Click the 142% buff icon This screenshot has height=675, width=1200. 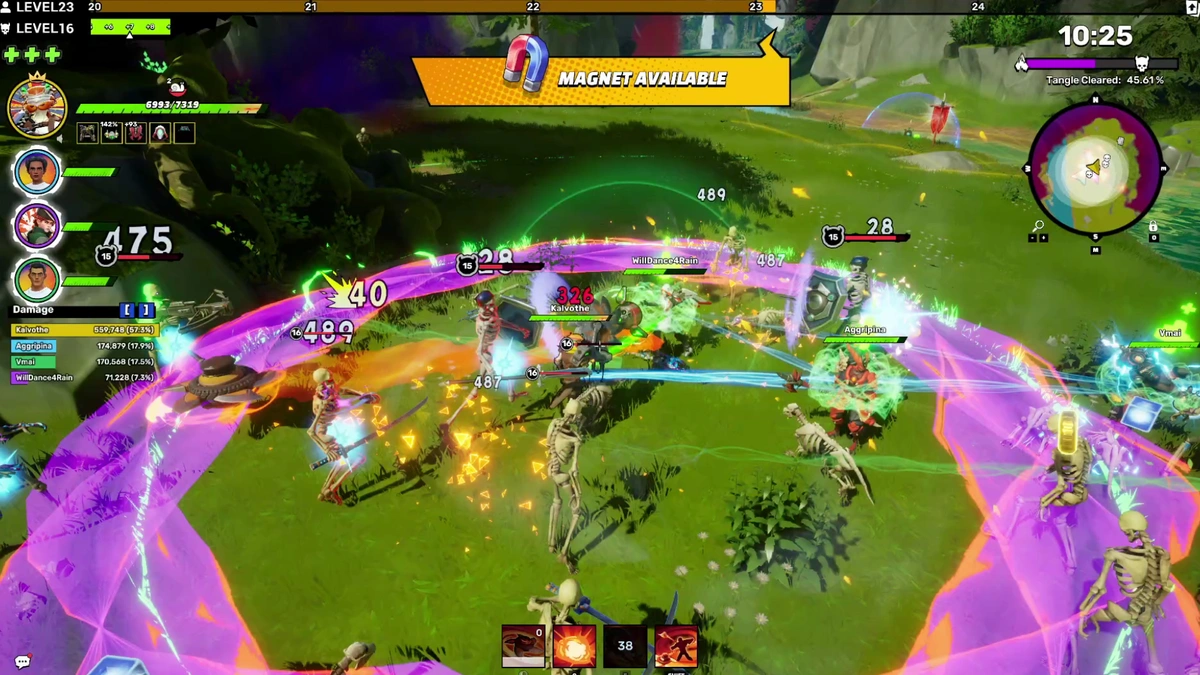pyautogui.click(x=111, y=132)
